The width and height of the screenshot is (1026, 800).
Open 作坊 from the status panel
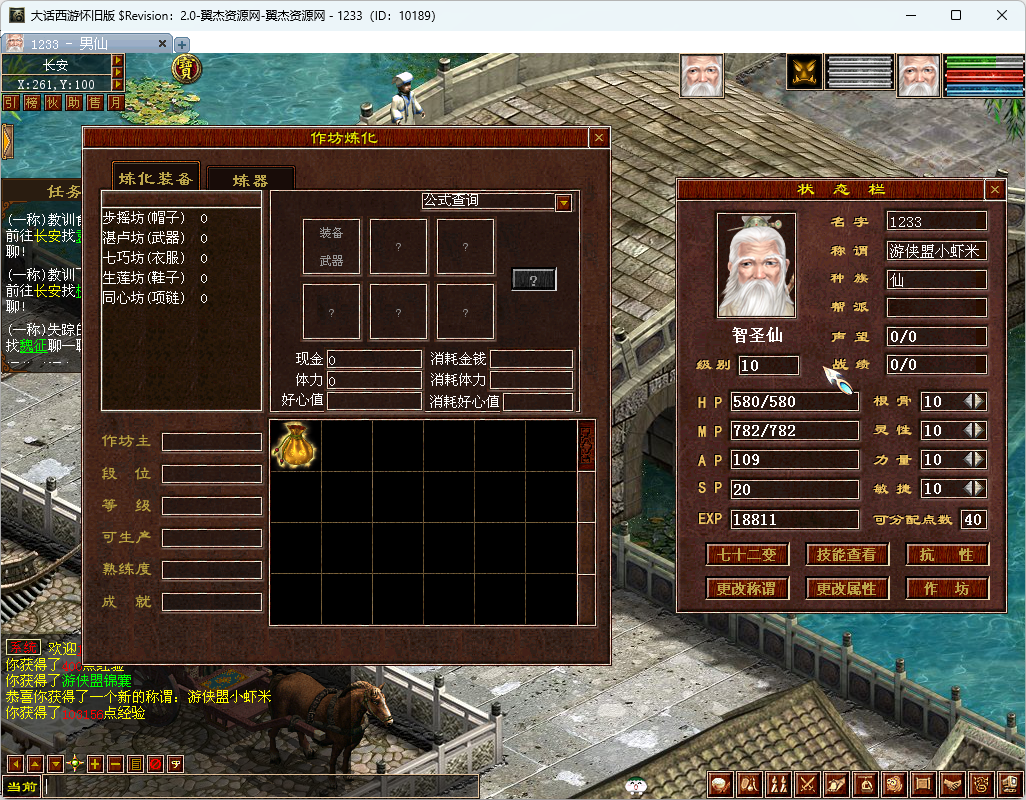[x=947, y=589]
